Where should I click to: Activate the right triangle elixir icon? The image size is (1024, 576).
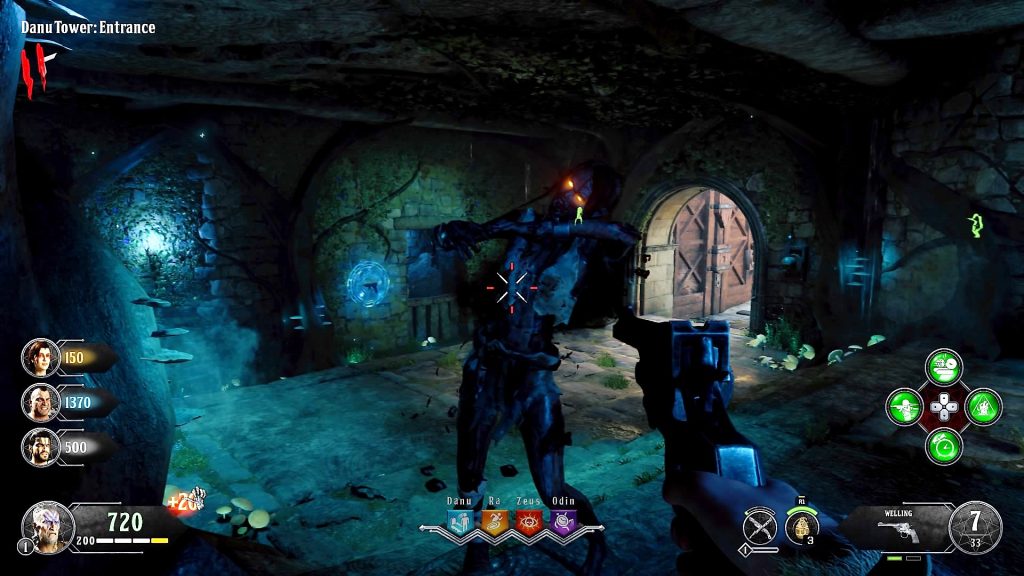point(982,407)
